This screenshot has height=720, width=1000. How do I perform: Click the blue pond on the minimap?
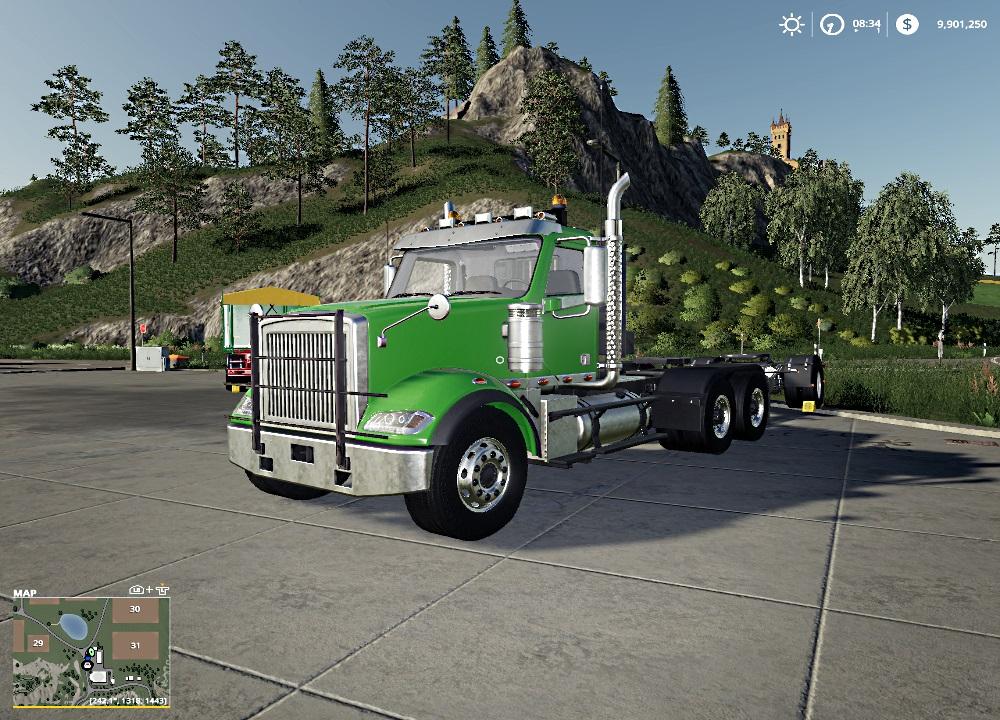[x=72, y=626]
